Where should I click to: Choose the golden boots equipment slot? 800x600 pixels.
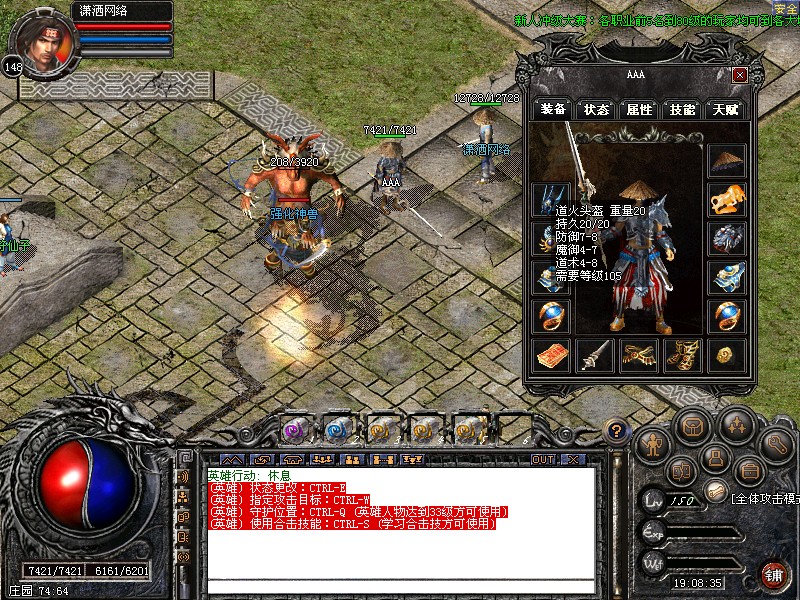[682, 355]
